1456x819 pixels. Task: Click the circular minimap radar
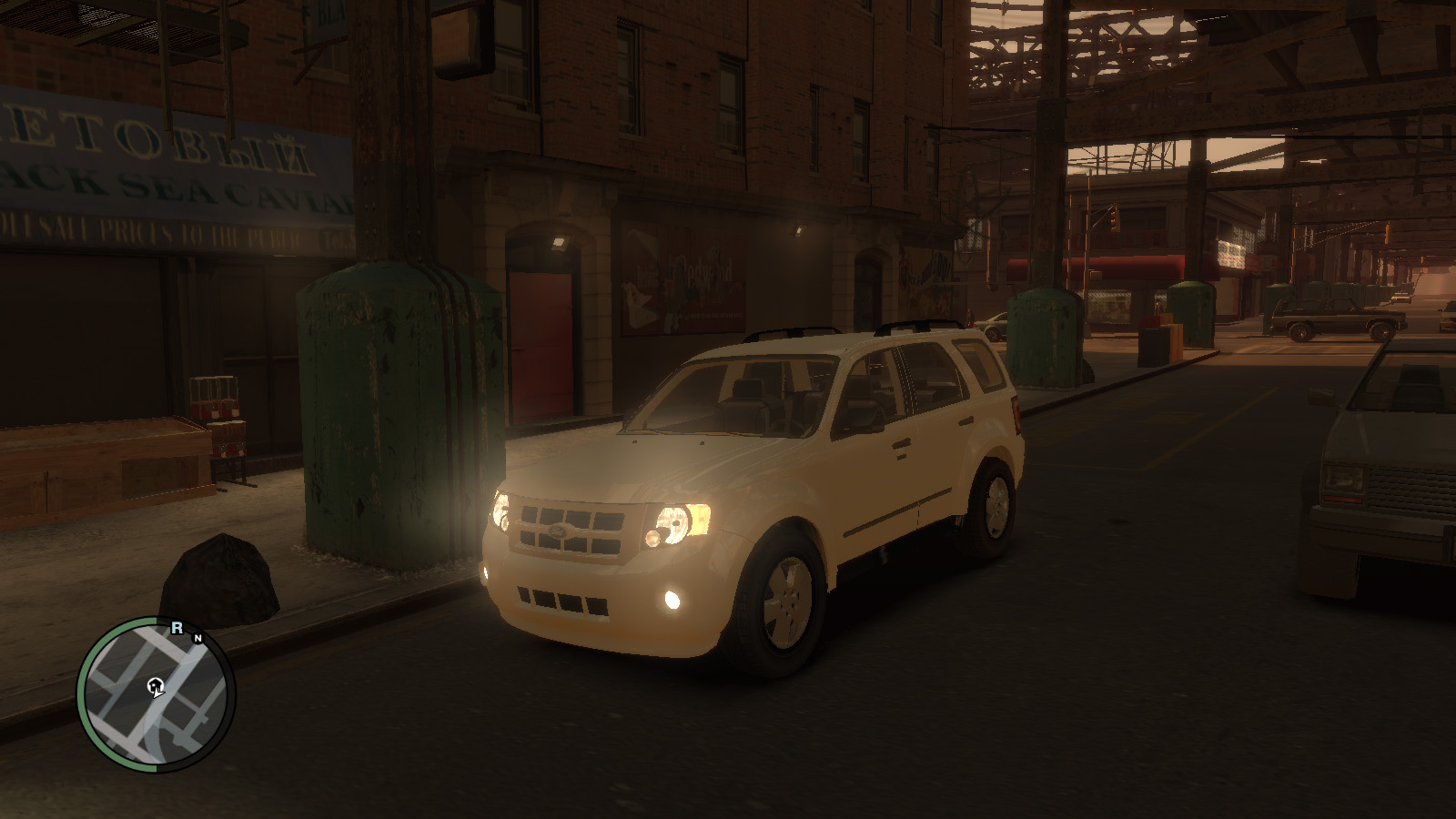tap(156, 694)
